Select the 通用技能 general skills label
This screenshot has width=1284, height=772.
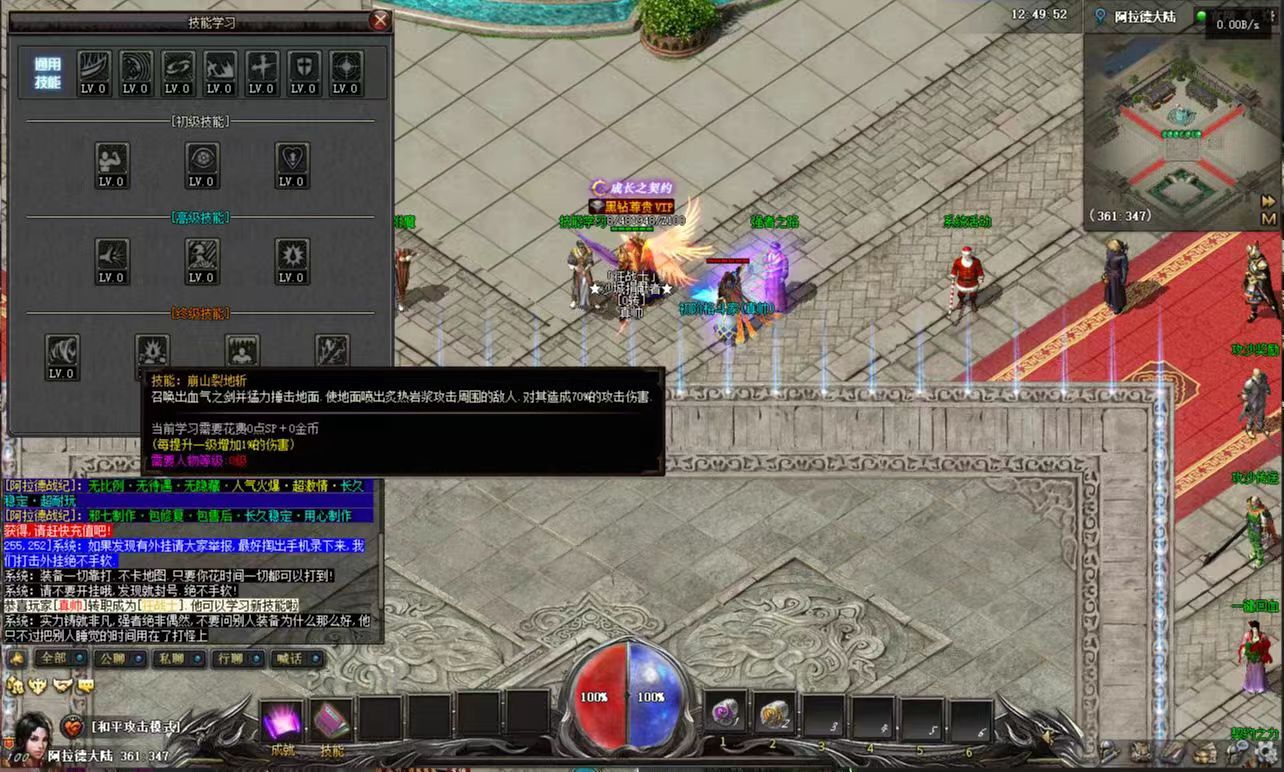(x=47, y=73)
